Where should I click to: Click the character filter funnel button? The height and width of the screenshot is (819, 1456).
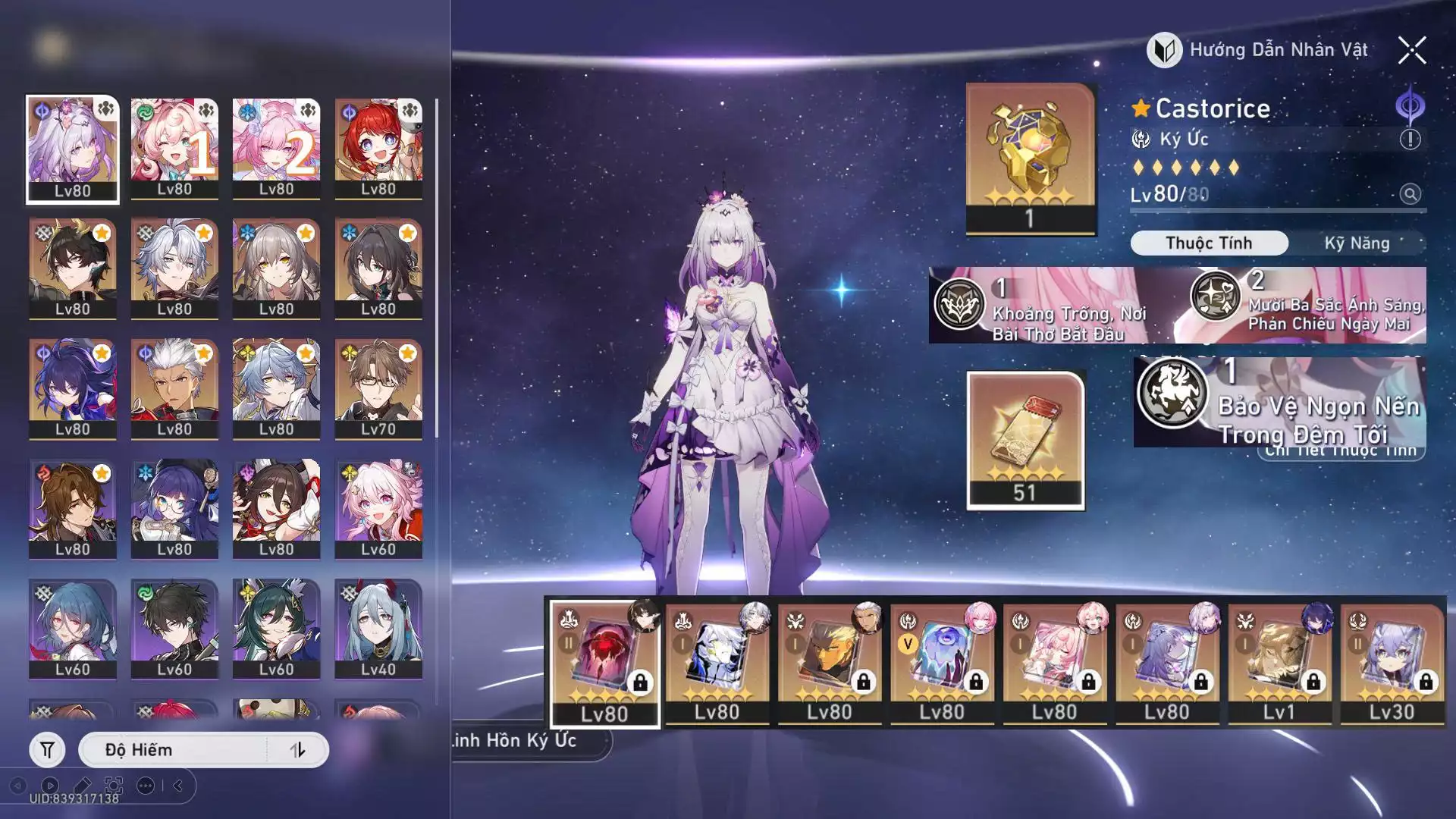[47, 750]
